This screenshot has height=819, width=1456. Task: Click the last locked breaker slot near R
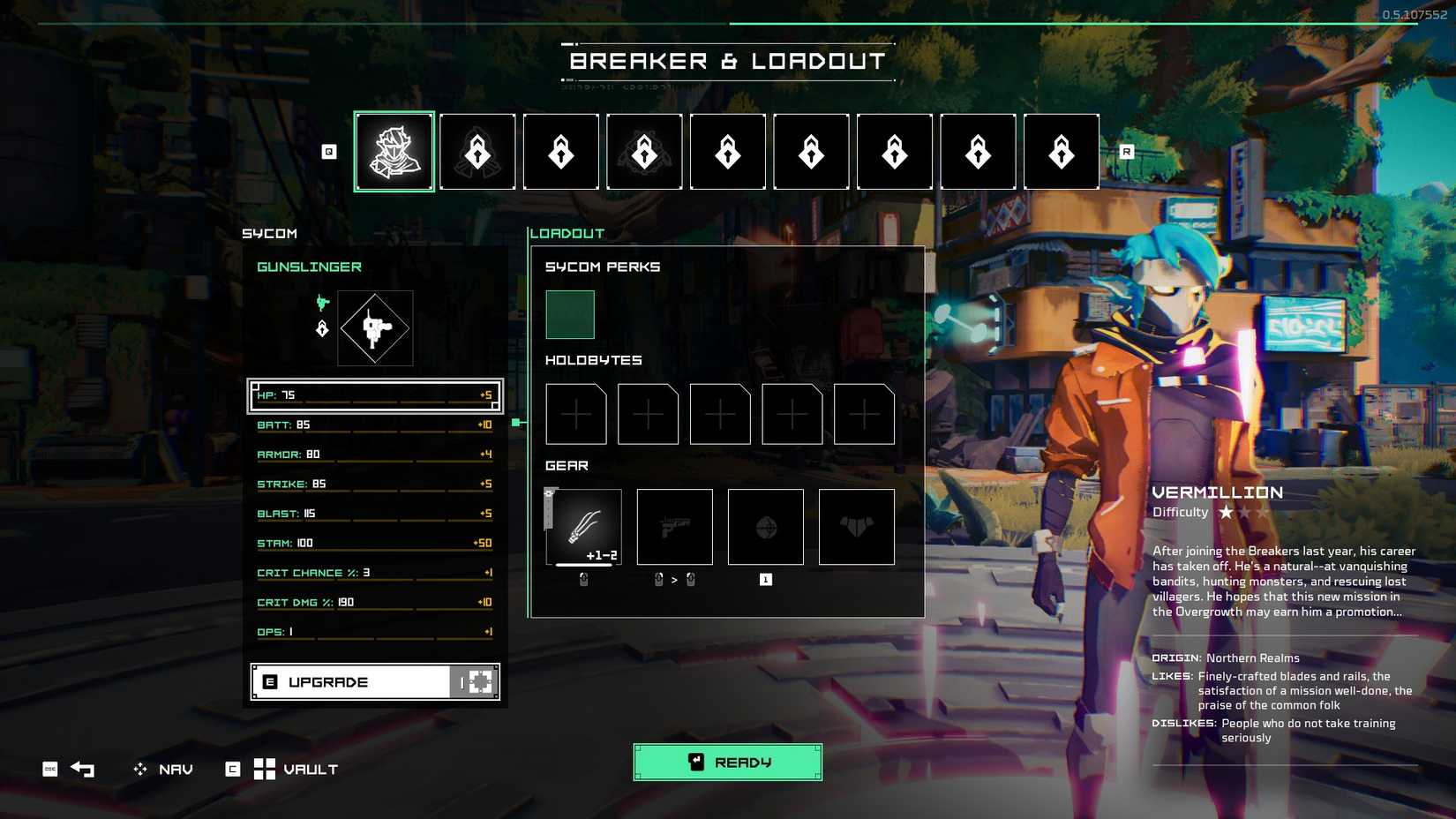coord(1061,151)
